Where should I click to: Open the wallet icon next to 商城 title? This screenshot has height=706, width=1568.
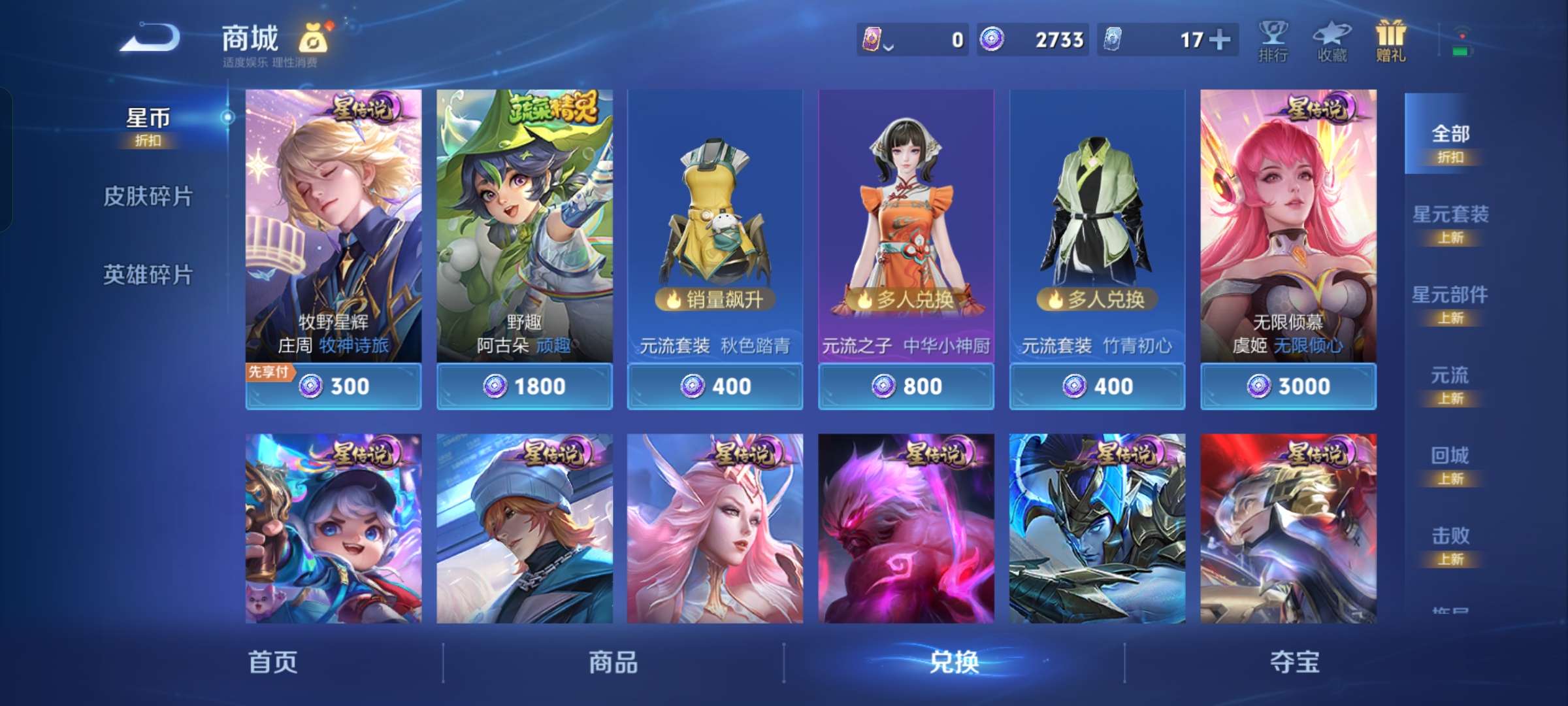click(x=315, y=37)
